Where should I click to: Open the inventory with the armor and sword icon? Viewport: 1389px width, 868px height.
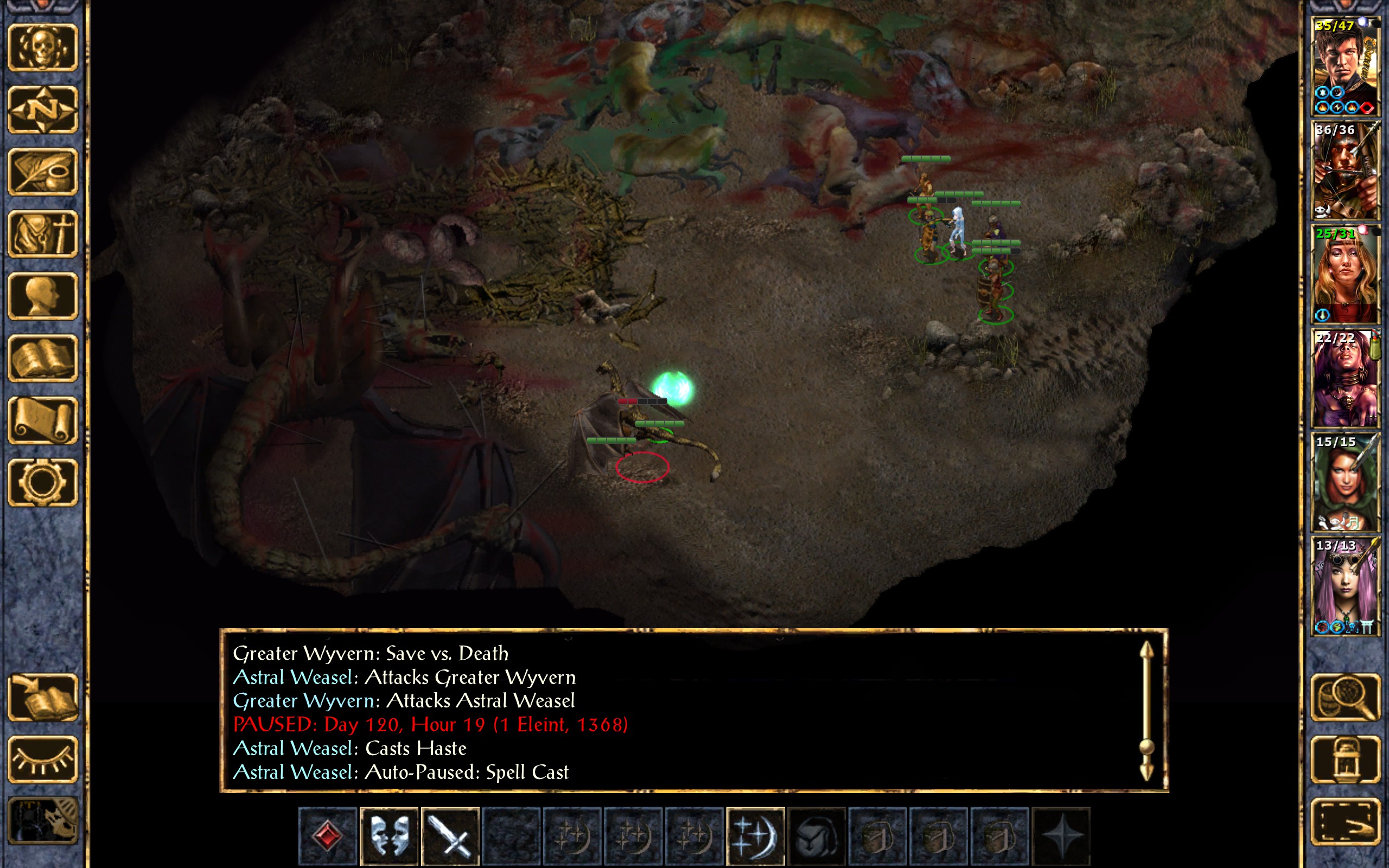(x=43, y=234)
